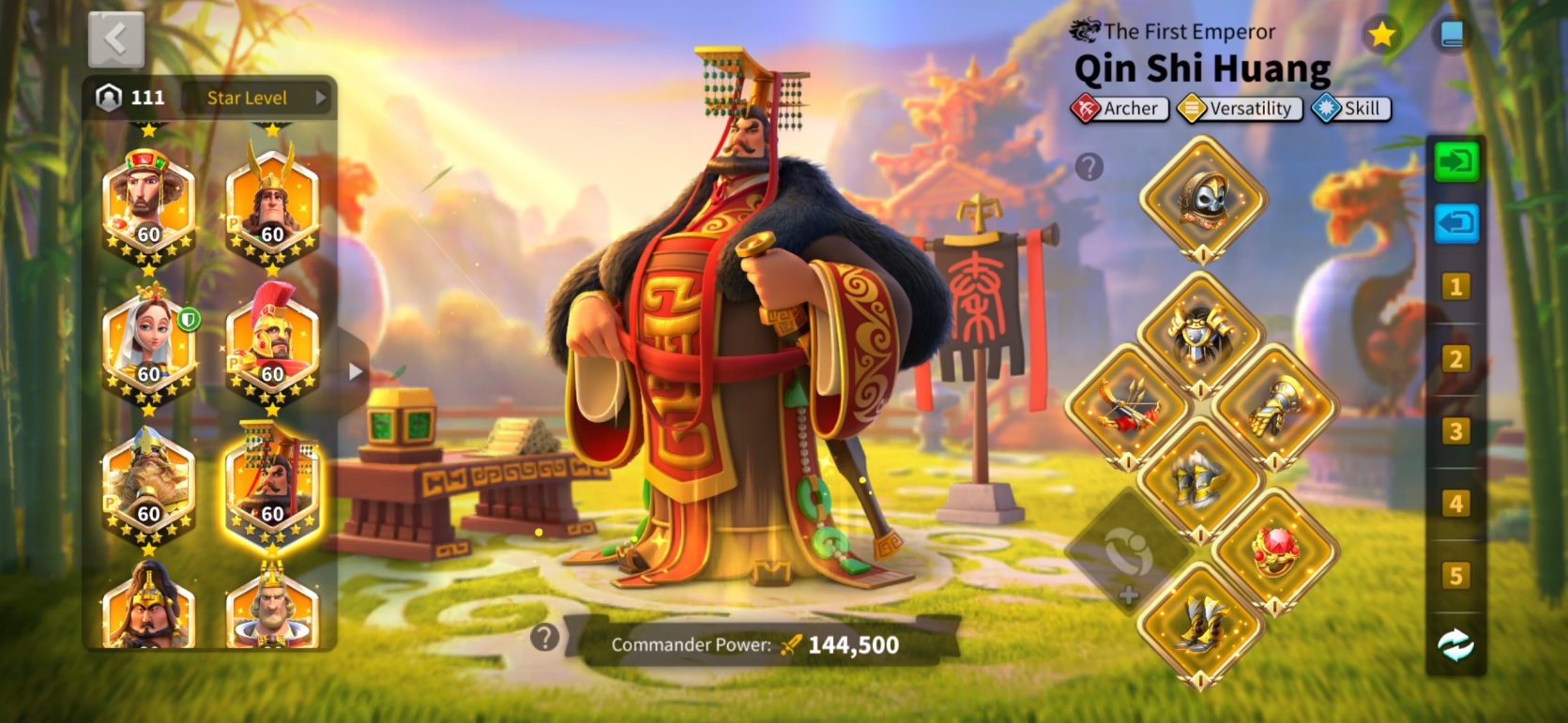Switch to equipment preset 3

point(1455,431)
